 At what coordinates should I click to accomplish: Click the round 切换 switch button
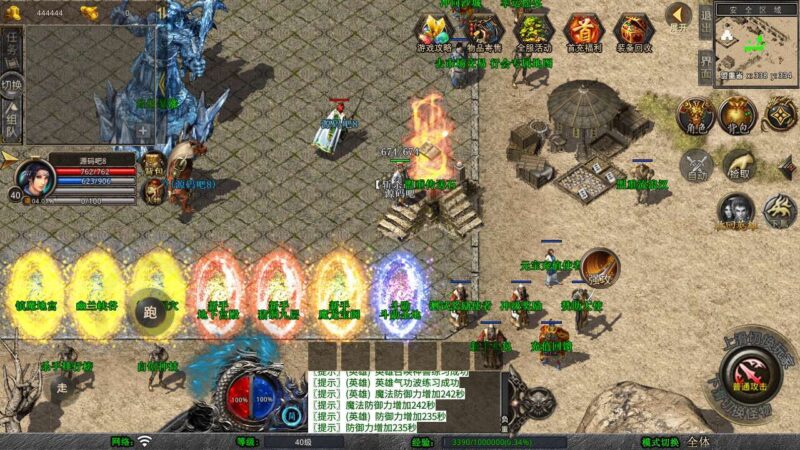pos(12,84)
